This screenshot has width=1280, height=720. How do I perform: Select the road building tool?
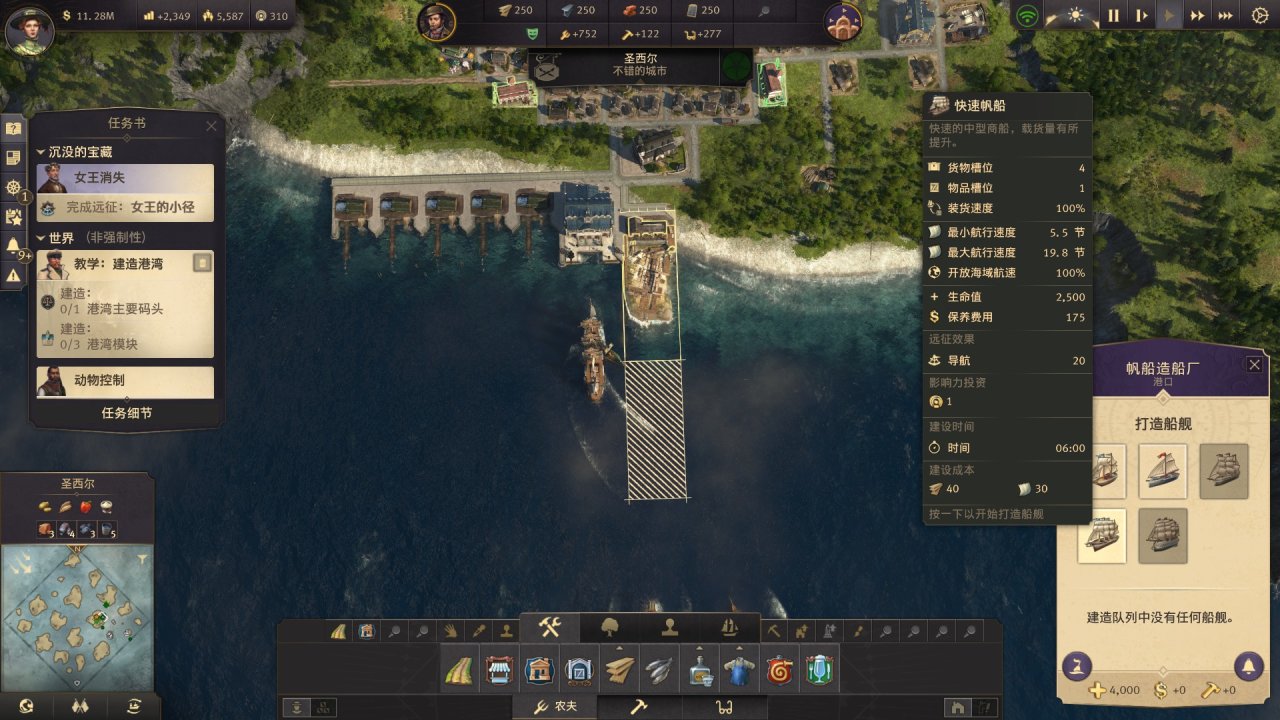459,670
